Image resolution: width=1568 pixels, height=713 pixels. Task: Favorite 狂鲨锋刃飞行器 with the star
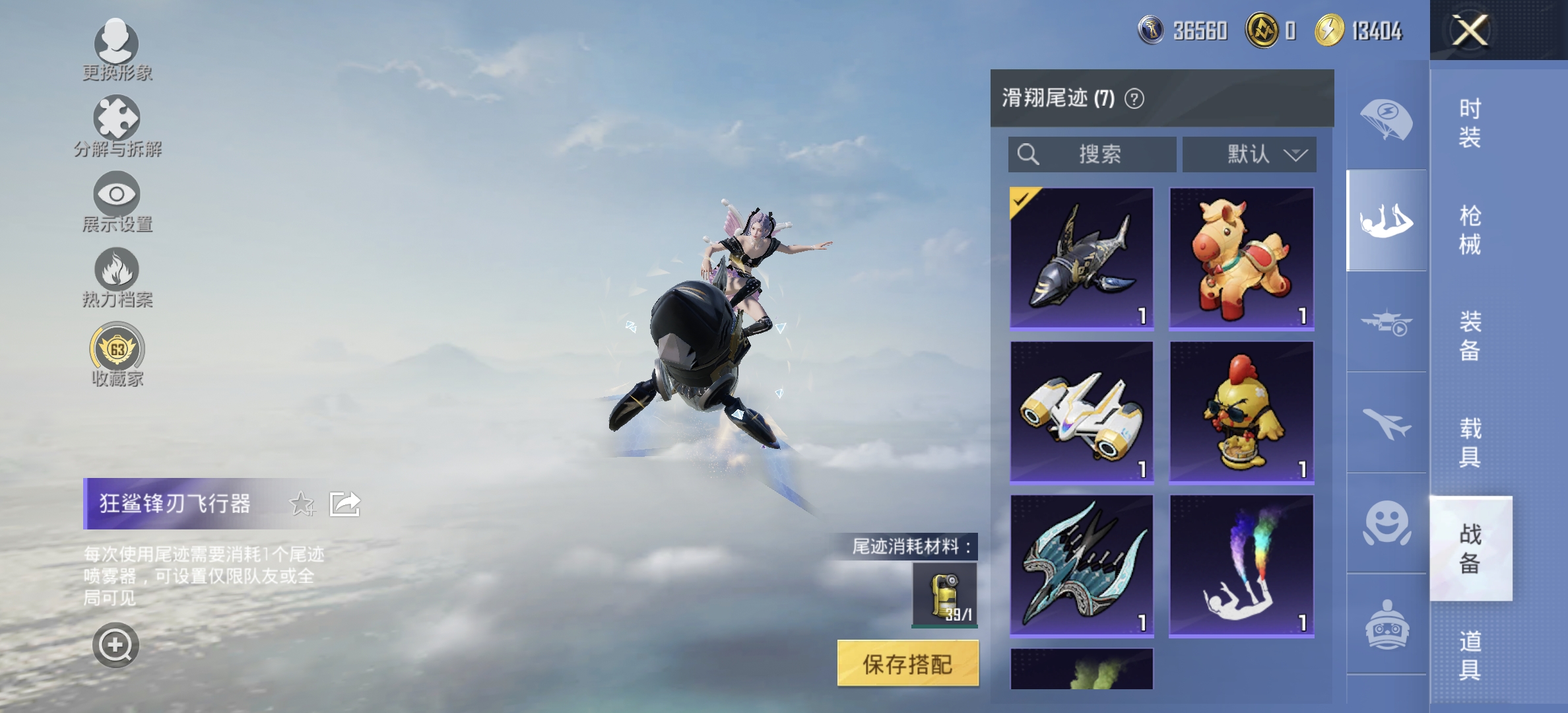[x=300, y=504]
